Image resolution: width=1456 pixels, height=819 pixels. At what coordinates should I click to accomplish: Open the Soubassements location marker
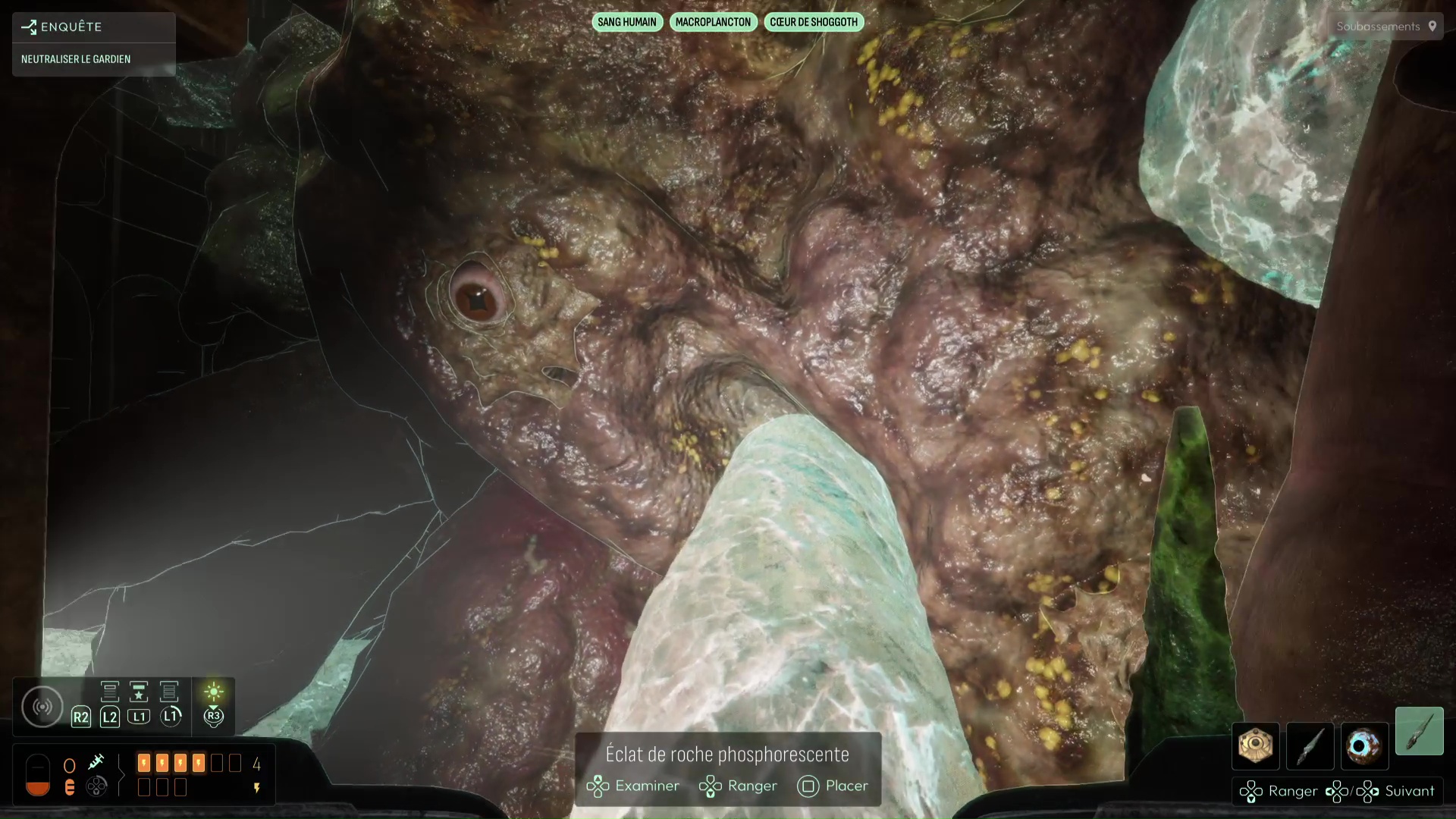[1385, 27]
